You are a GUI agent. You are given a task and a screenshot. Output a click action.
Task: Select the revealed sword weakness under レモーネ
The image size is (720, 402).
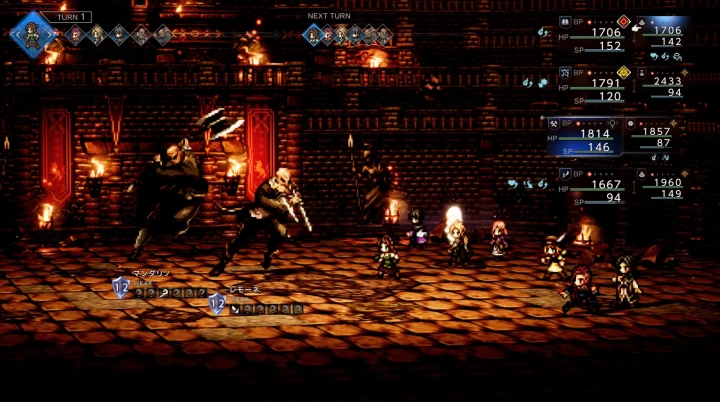click(234, 309)
